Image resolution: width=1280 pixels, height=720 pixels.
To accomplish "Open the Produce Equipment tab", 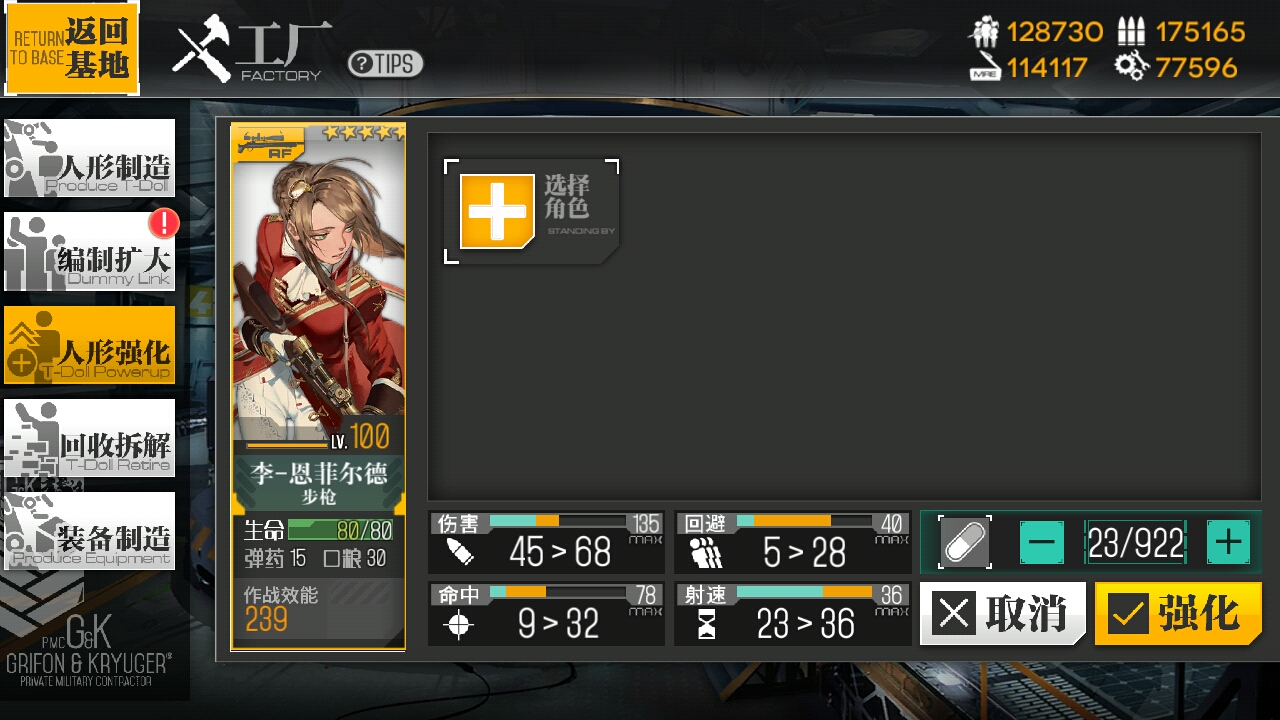I will coord(89,531).
